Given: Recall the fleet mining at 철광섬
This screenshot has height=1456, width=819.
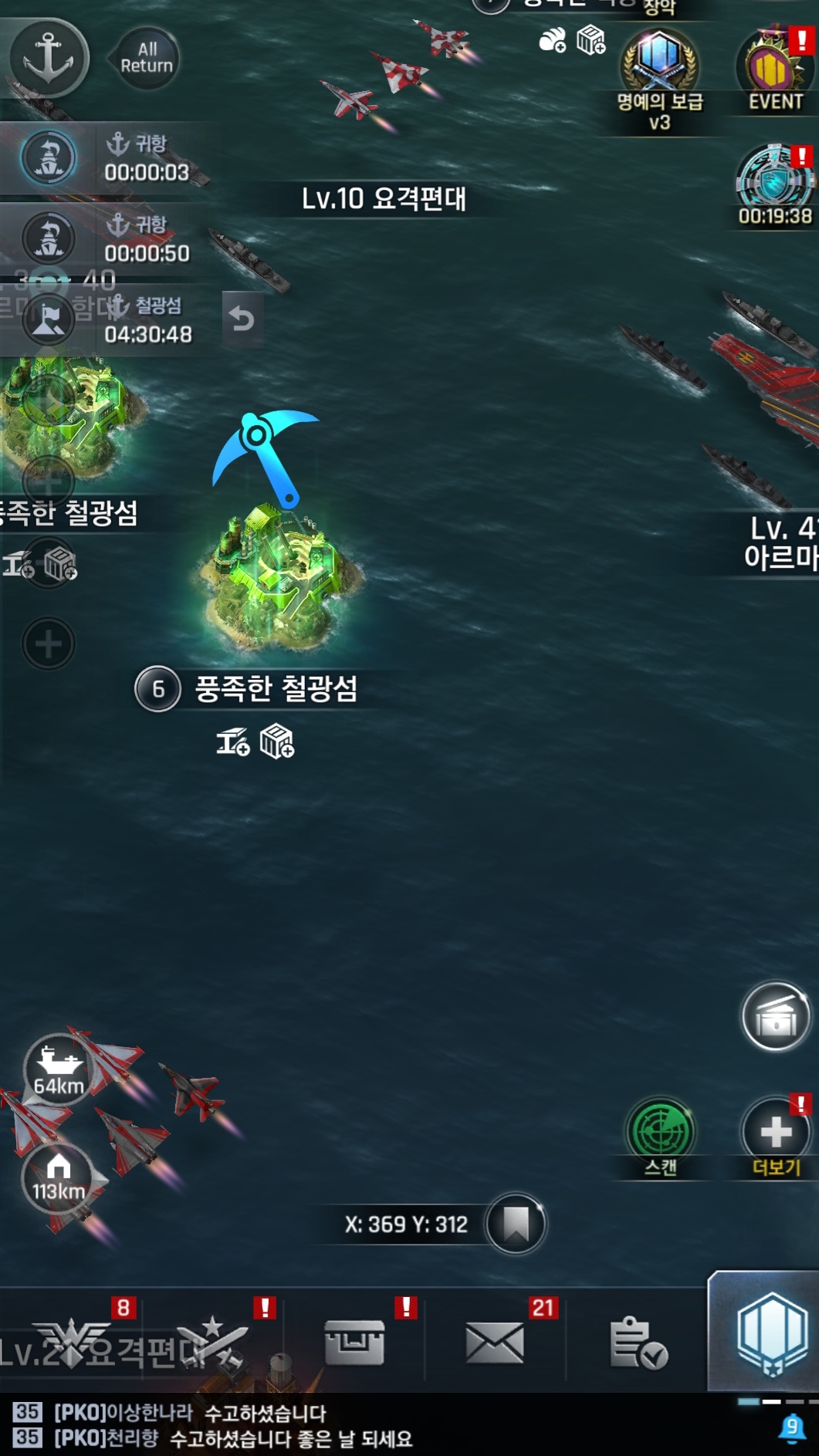Looking at the screenshot, I should pos(242,319).
